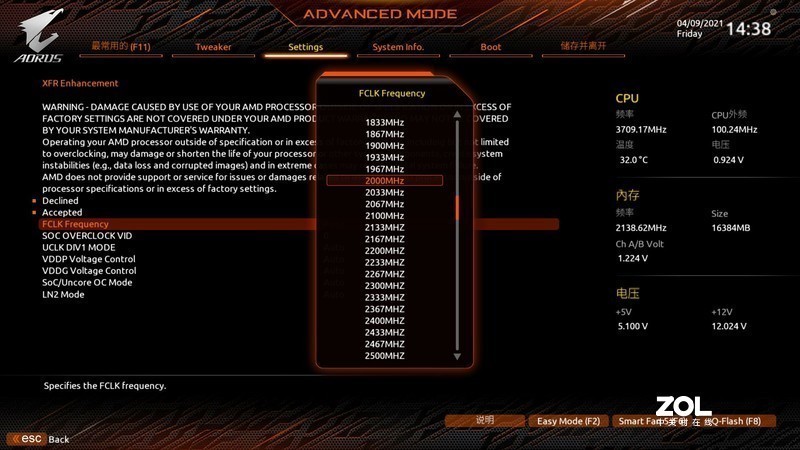Open VDDP Voltage Control
This screenshot has height=450, width=800.
pyautogui.click(x=89, y=259)
